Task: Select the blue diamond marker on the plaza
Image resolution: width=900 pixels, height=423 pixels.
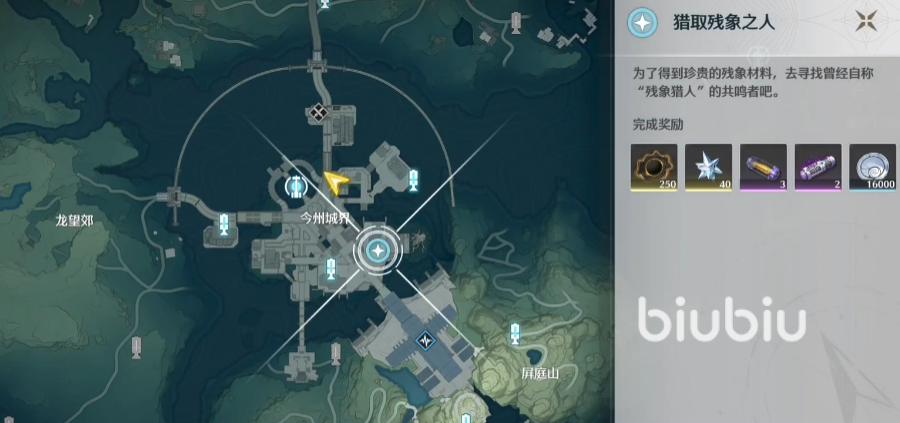Action: [428, 341]
